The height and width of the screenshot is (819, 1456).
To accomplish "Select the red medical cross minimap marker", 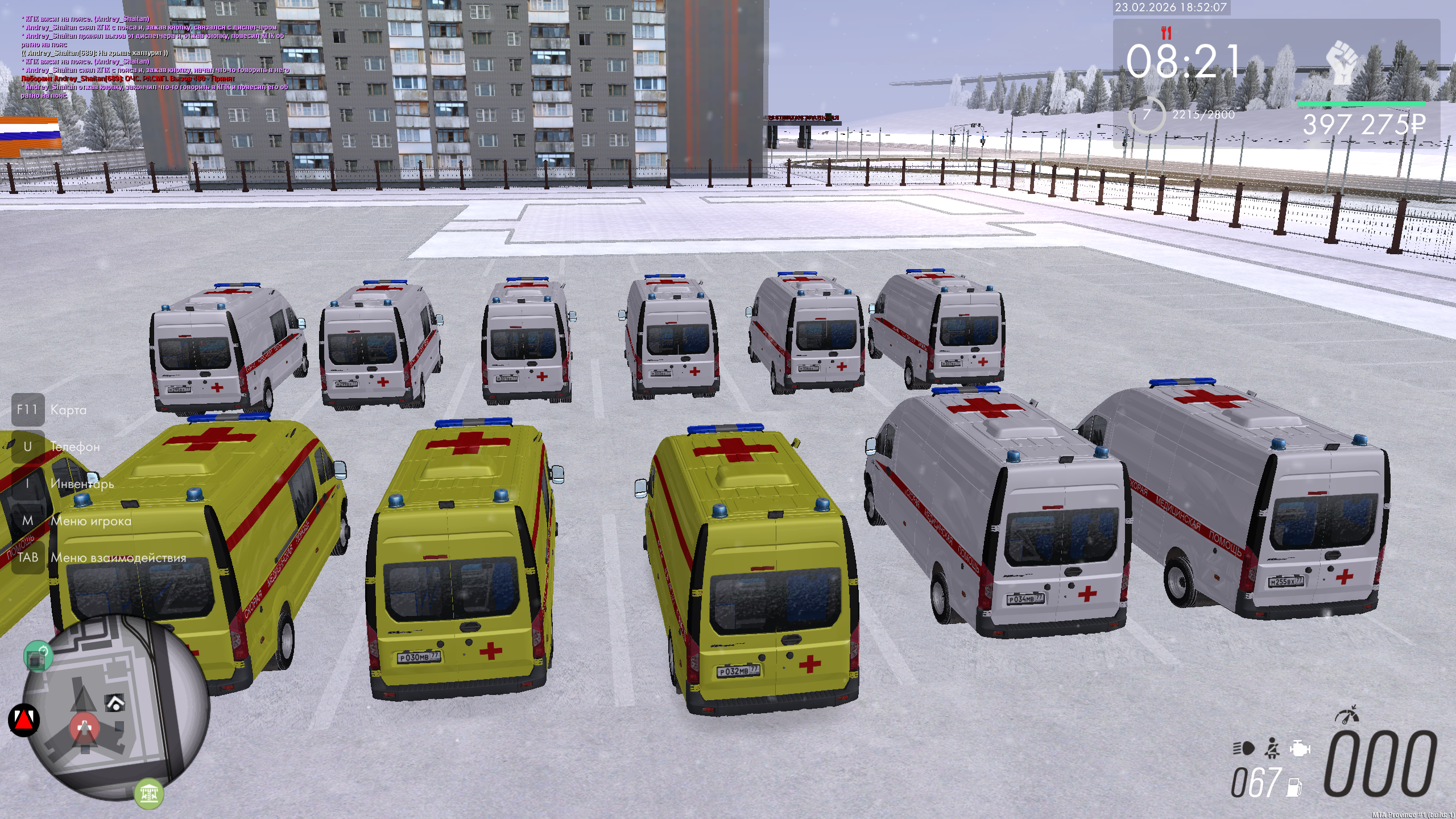I will (x=85, y=727).
